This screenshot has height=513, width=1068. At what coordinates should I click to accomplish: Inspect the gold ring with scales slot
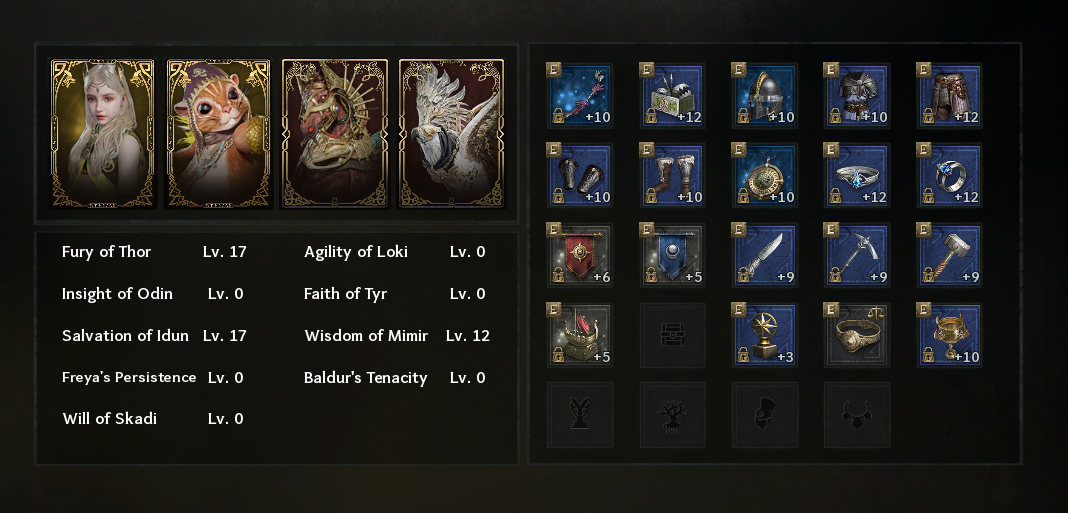(x=857, y=336)
